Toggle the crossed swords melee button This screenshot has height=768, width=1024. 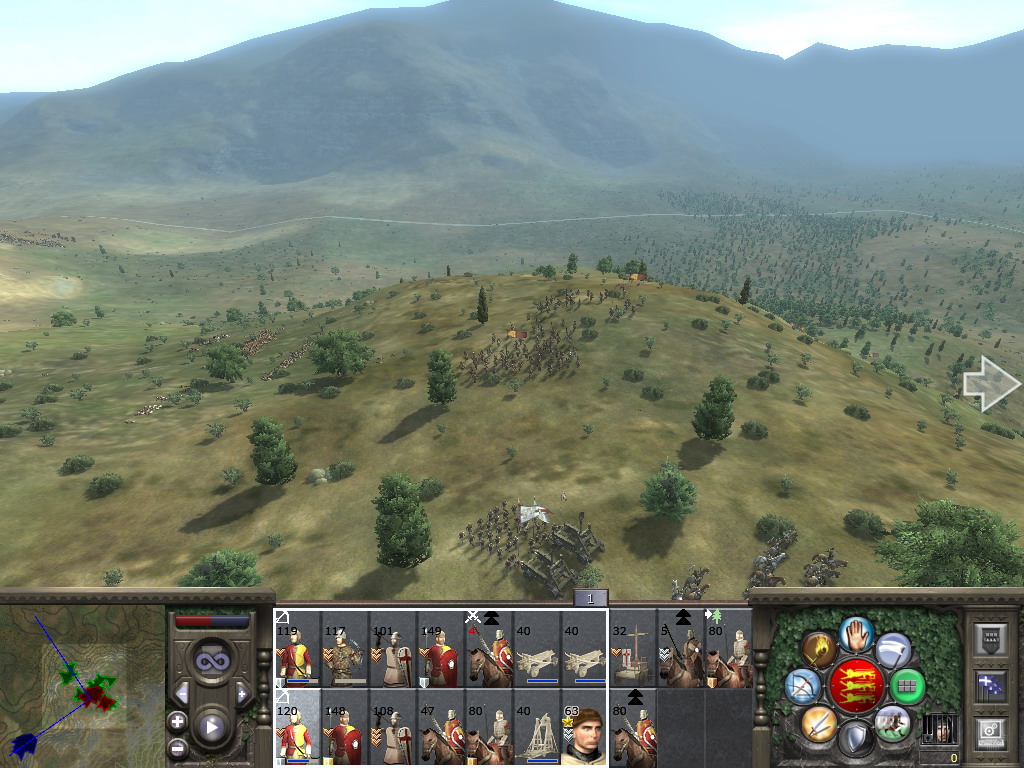pos(819,722)
